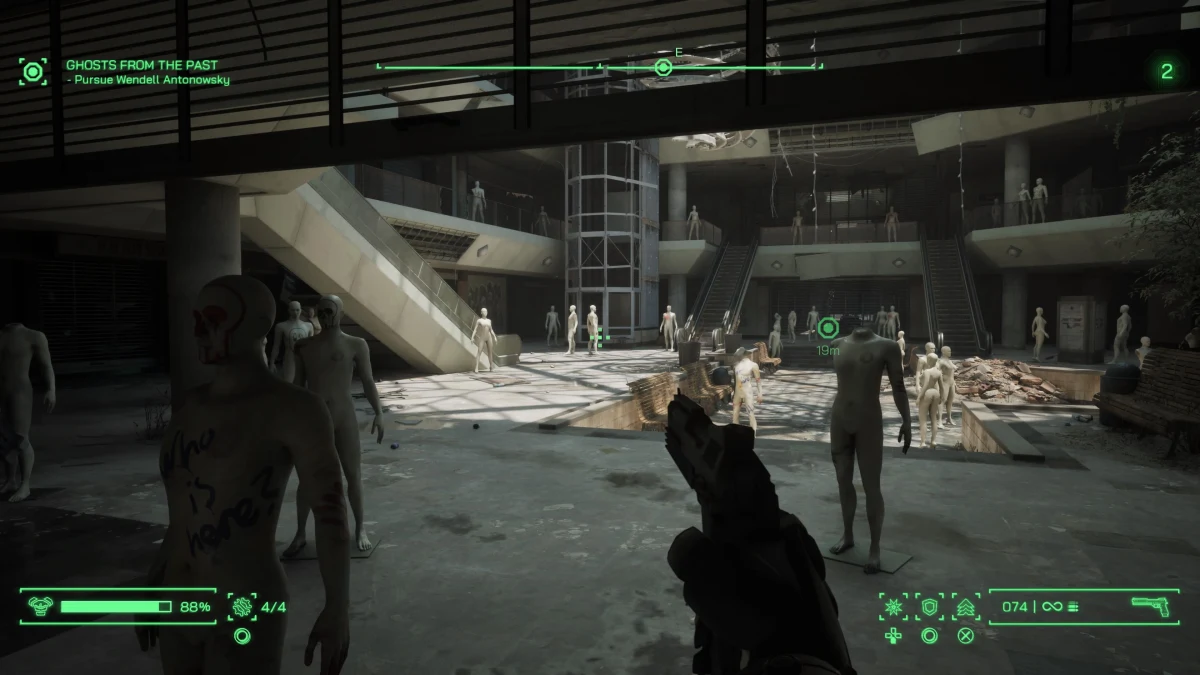This screenshot has width=1200, height=675.
Task: Activate the starburst shockwave ability
Action: click(x=893, y=606)
